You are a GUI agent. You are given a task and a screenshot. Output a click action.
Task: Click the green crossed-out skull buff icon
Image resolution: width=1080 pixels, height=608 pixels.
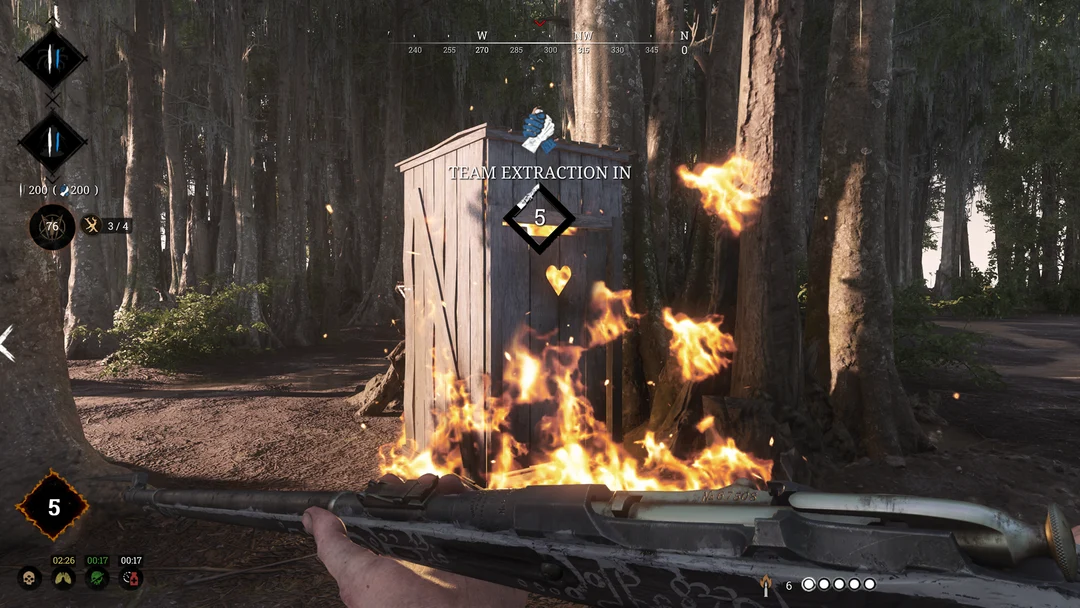coord(97,577)
